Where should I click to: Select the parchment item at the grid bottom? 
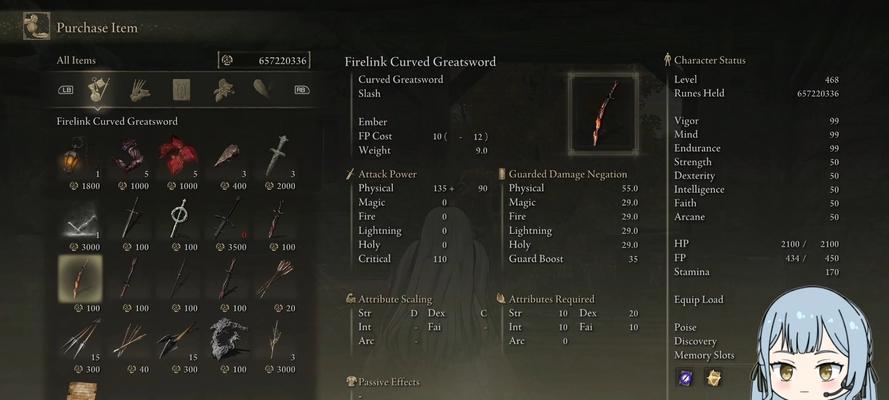point(81,391)
